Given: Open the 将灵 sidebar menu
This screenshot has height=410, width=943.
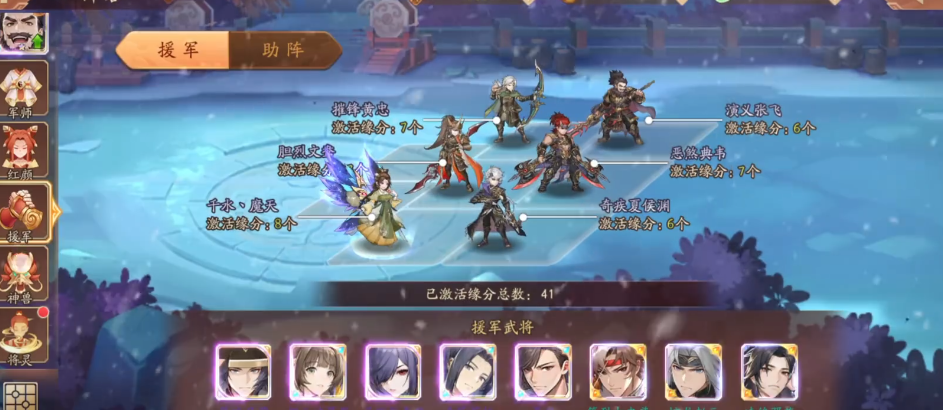Looking at the screenshot, I should (22, 335).
